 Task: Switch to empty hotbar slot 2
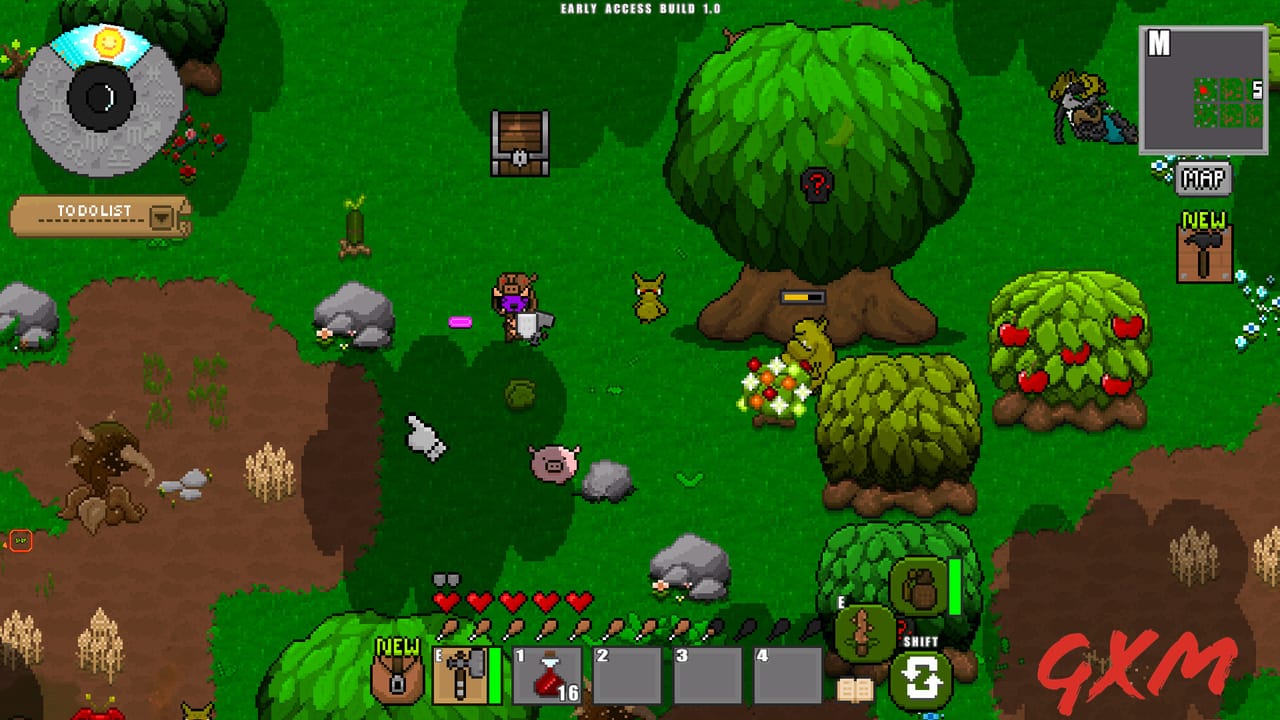tap(626, 674)
